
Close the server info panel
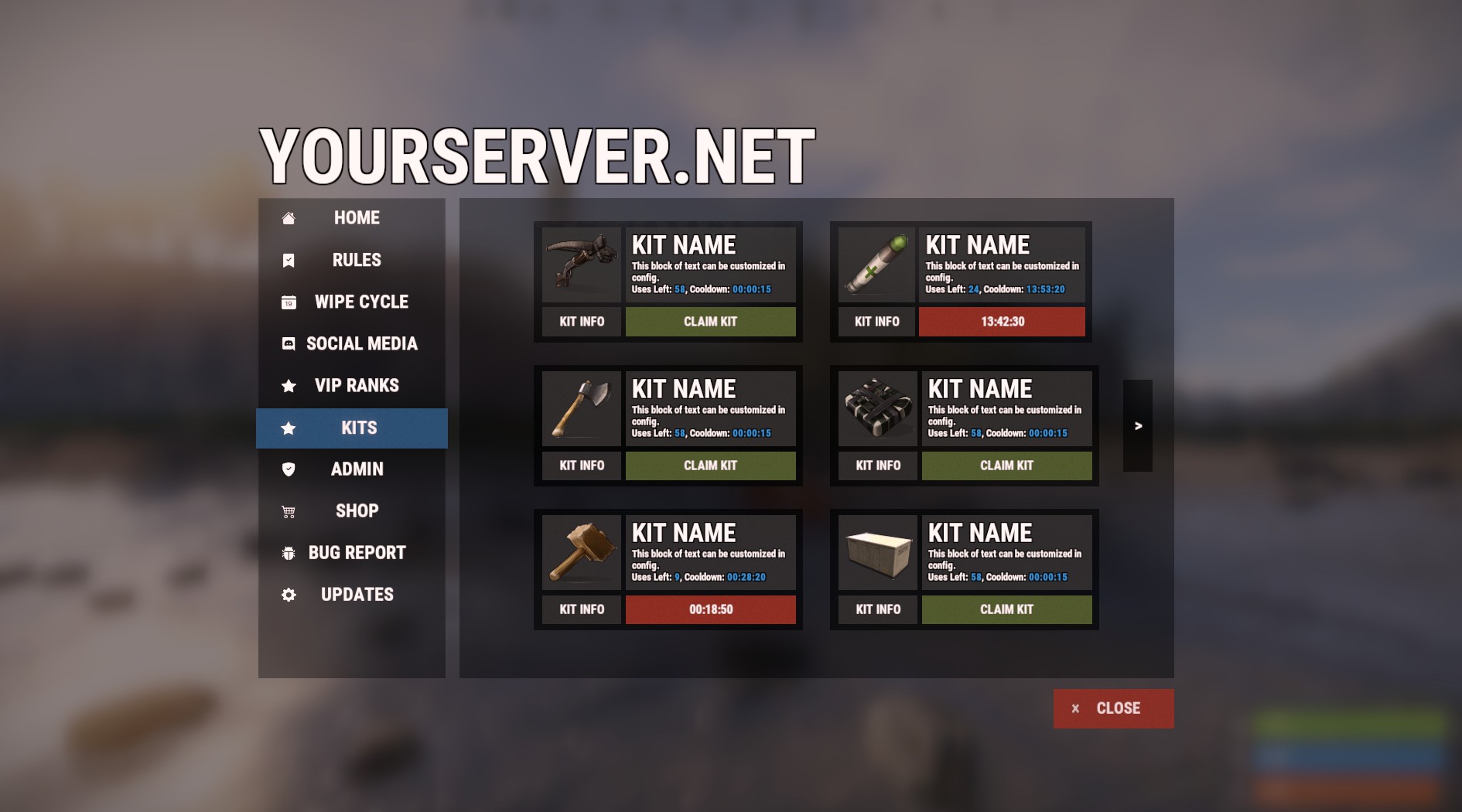tap(1113, 708)
